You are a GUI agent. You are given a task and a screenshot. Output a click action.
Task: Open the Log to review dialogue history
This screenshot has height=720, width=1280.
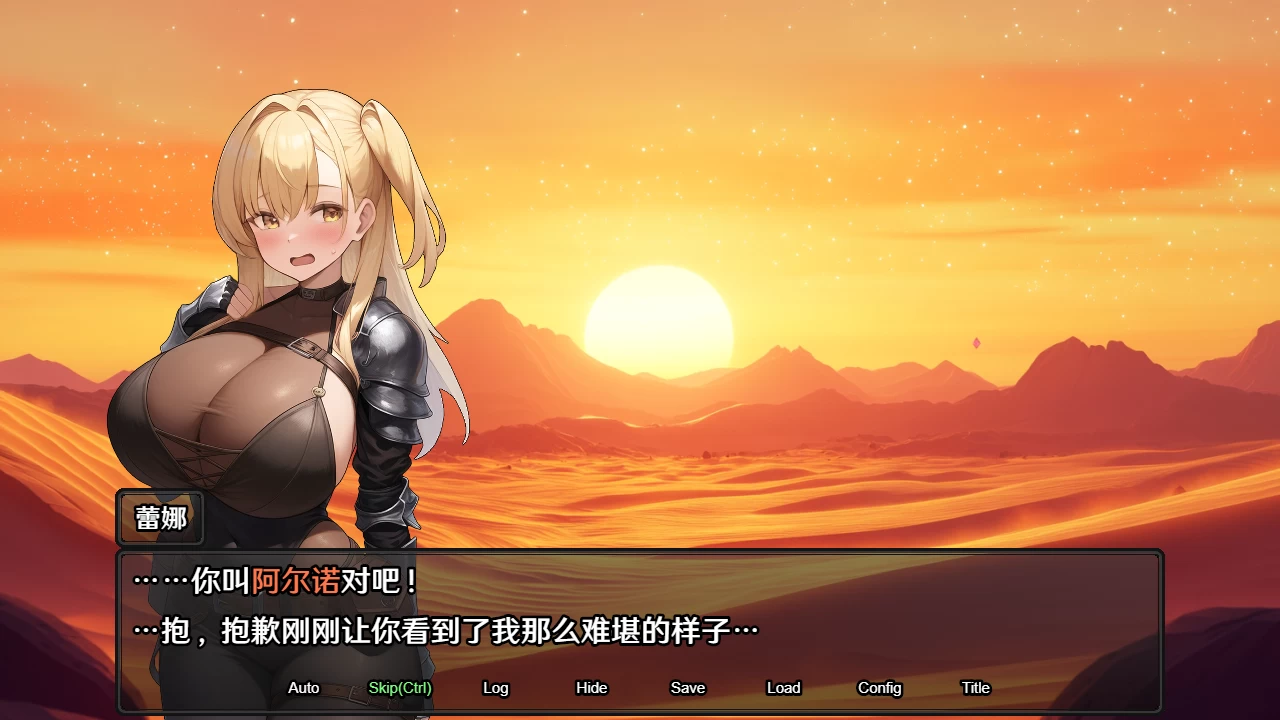point(497,688)
